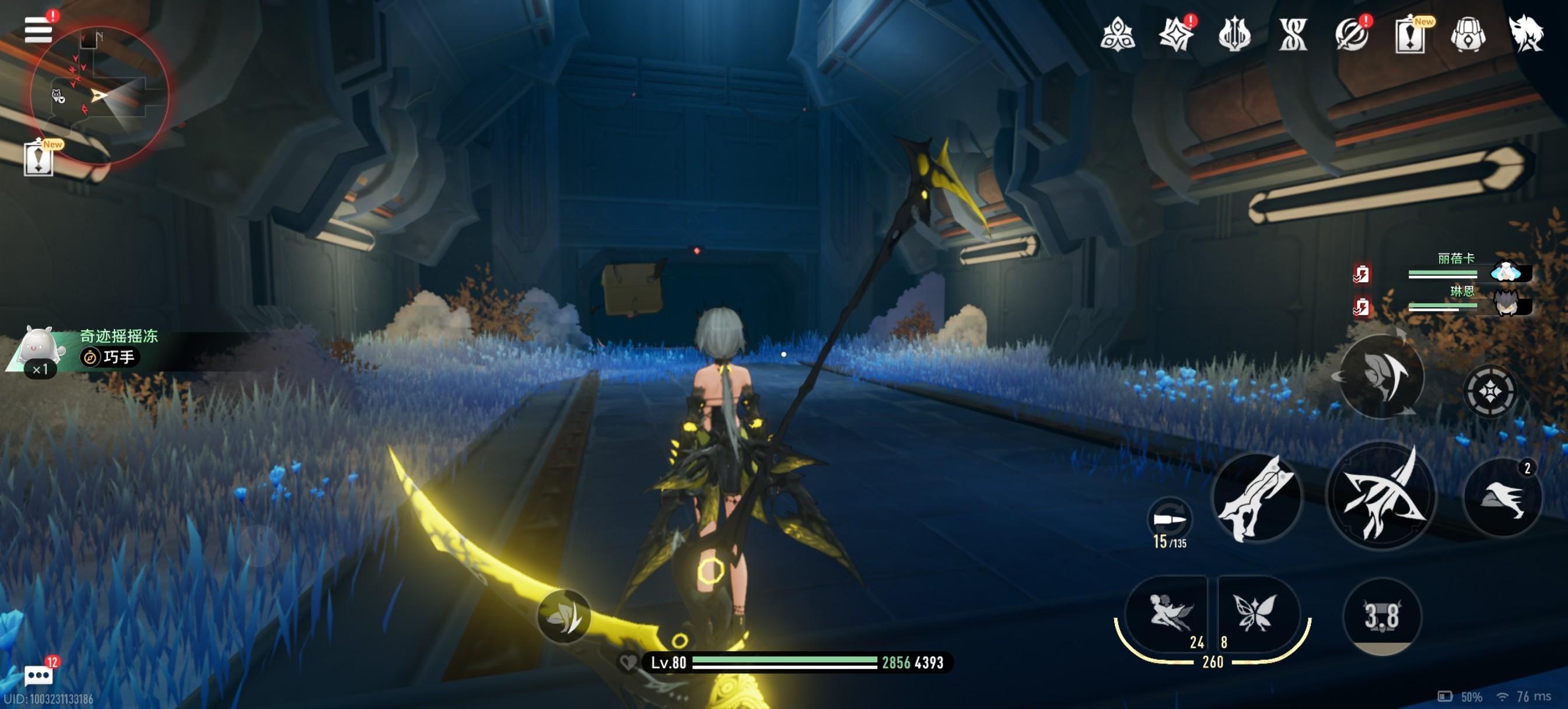The image size is (1568, 709).
Task: Click the three-triangle emblem icon in top bar
Action: pos(1118,34)
